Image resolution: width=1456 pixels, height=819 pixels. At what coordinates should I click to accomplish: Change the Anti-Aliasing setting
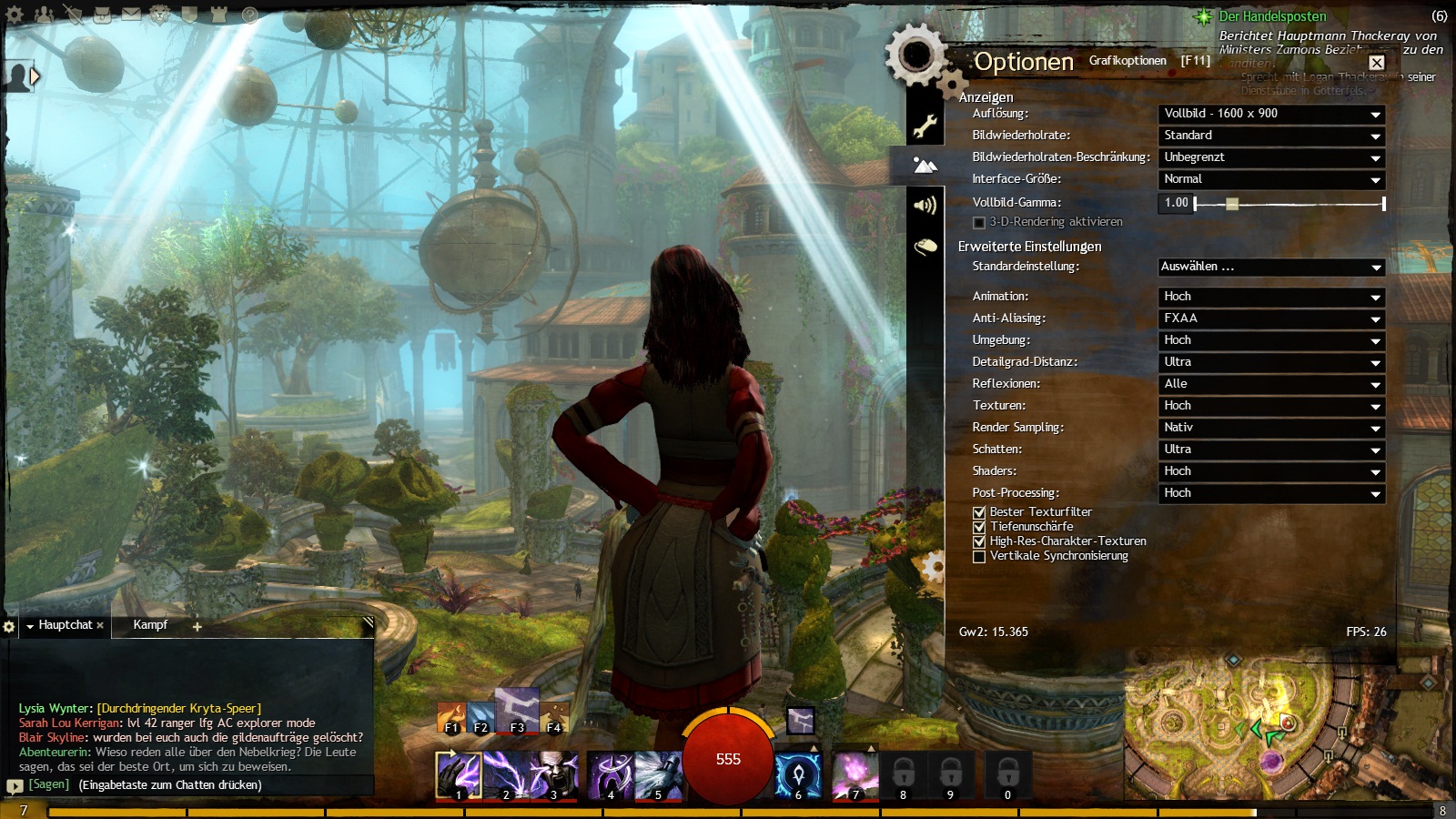point(1271,318)
